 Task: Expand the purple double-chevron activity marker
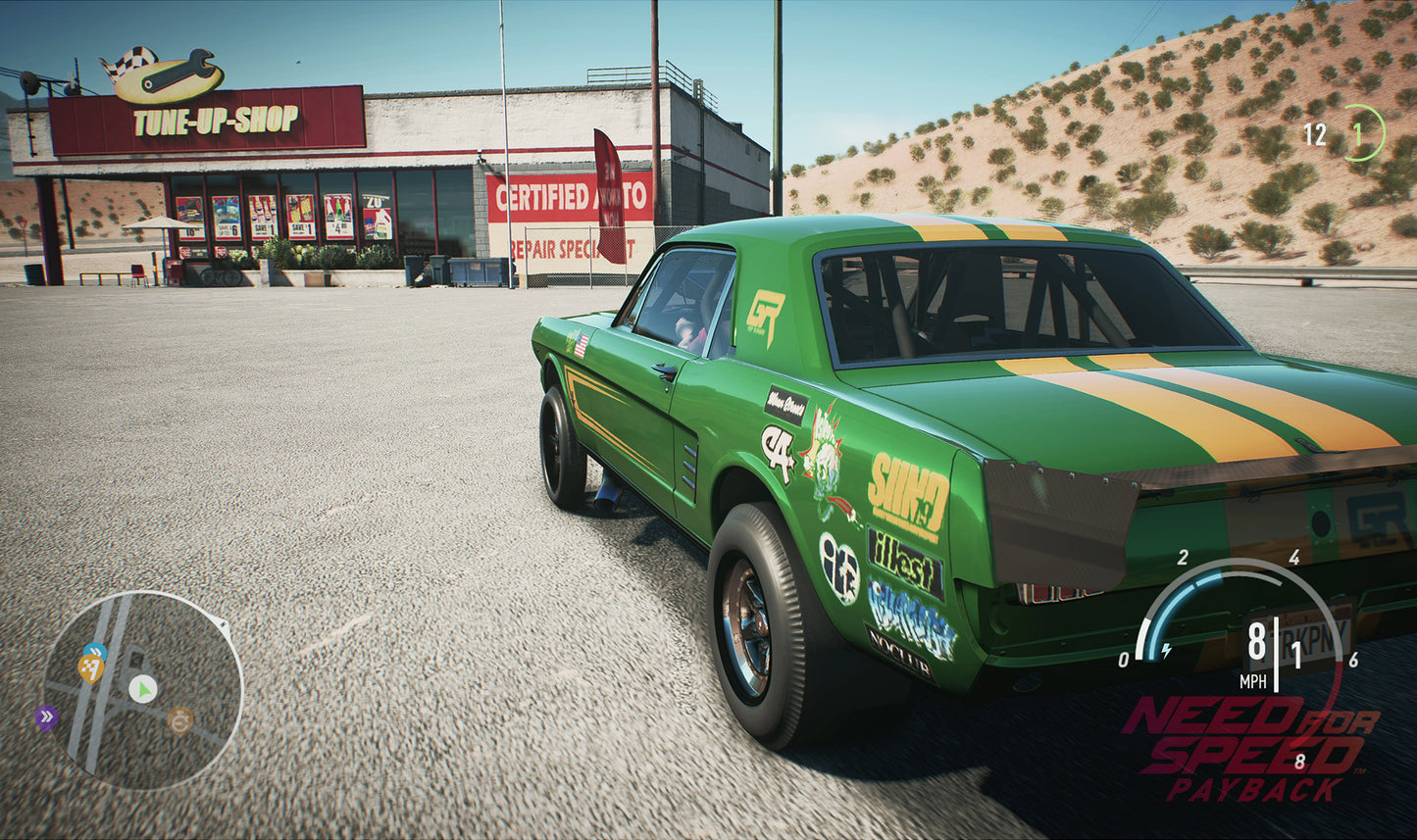47,716
